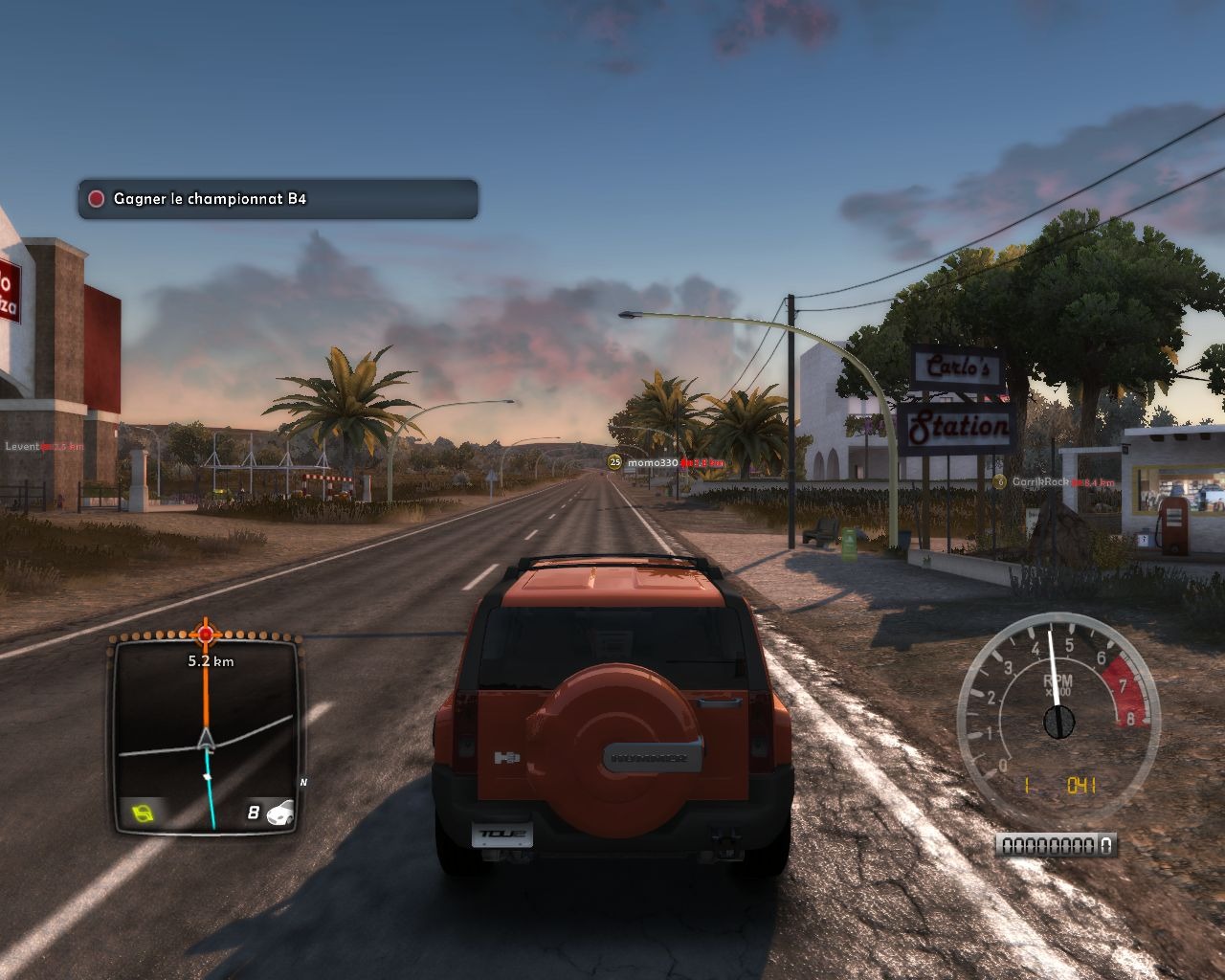Screen dimensions: 1225x980
Task: Select the CorrikRock player name tag
Action: (1039, 482)
